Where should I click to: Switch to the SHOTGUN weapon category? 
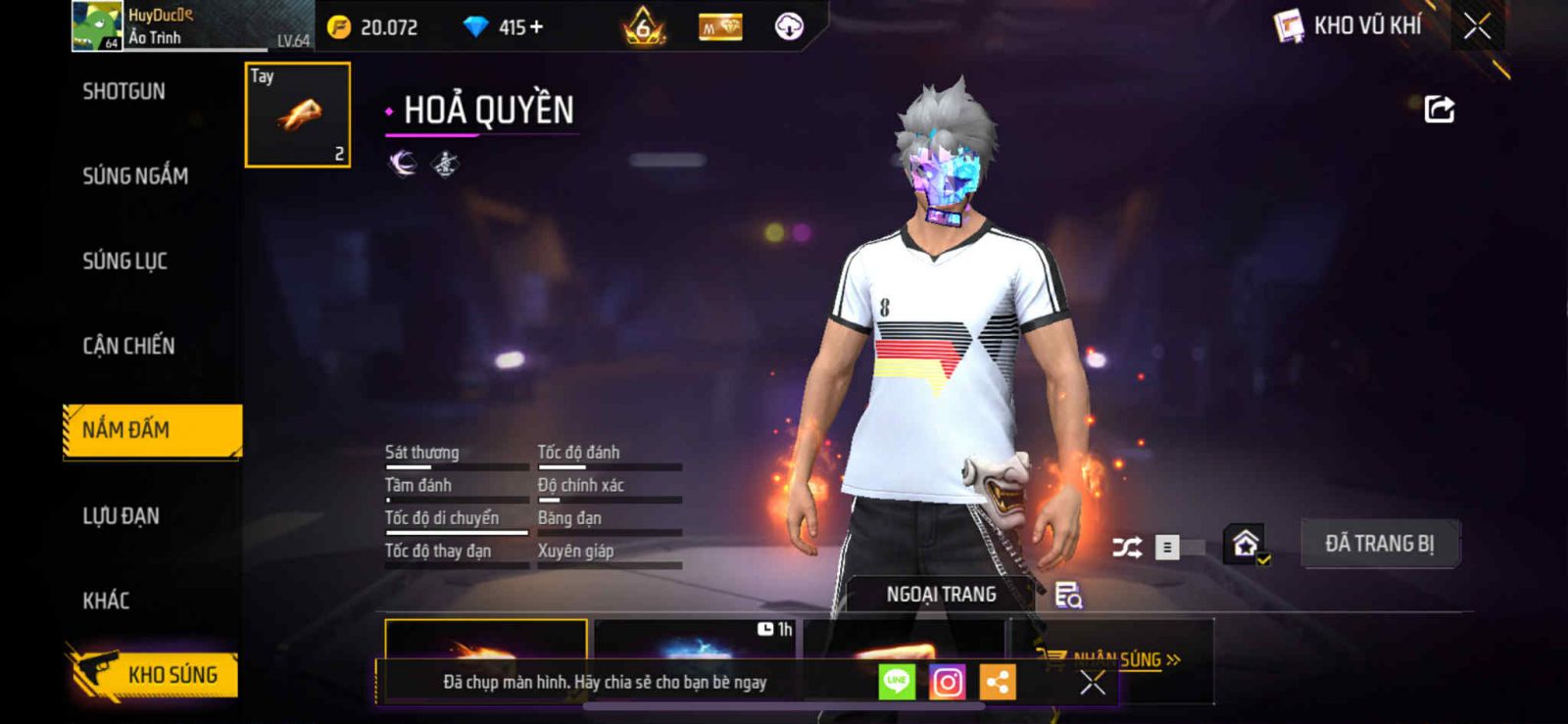[x=123, y=92]
